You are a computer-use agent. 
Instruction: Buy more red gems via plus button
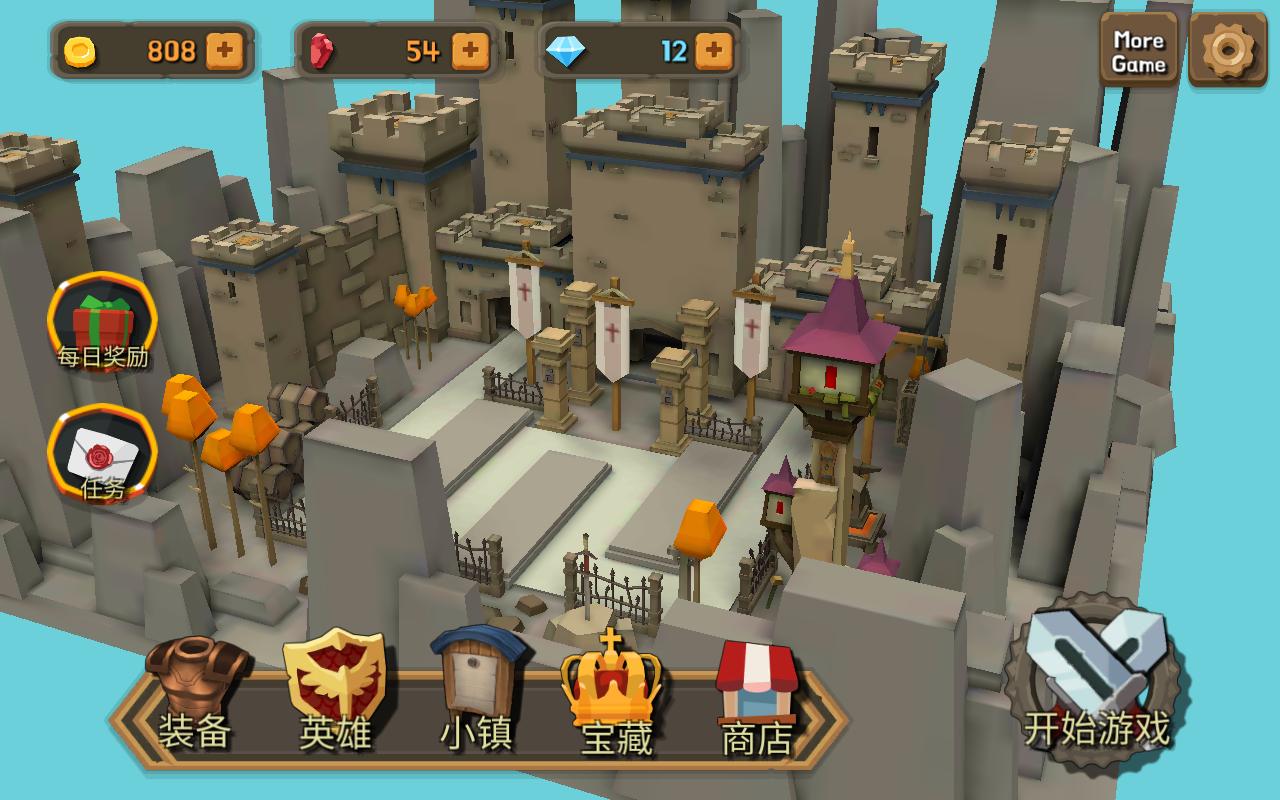tap(471, 50)
